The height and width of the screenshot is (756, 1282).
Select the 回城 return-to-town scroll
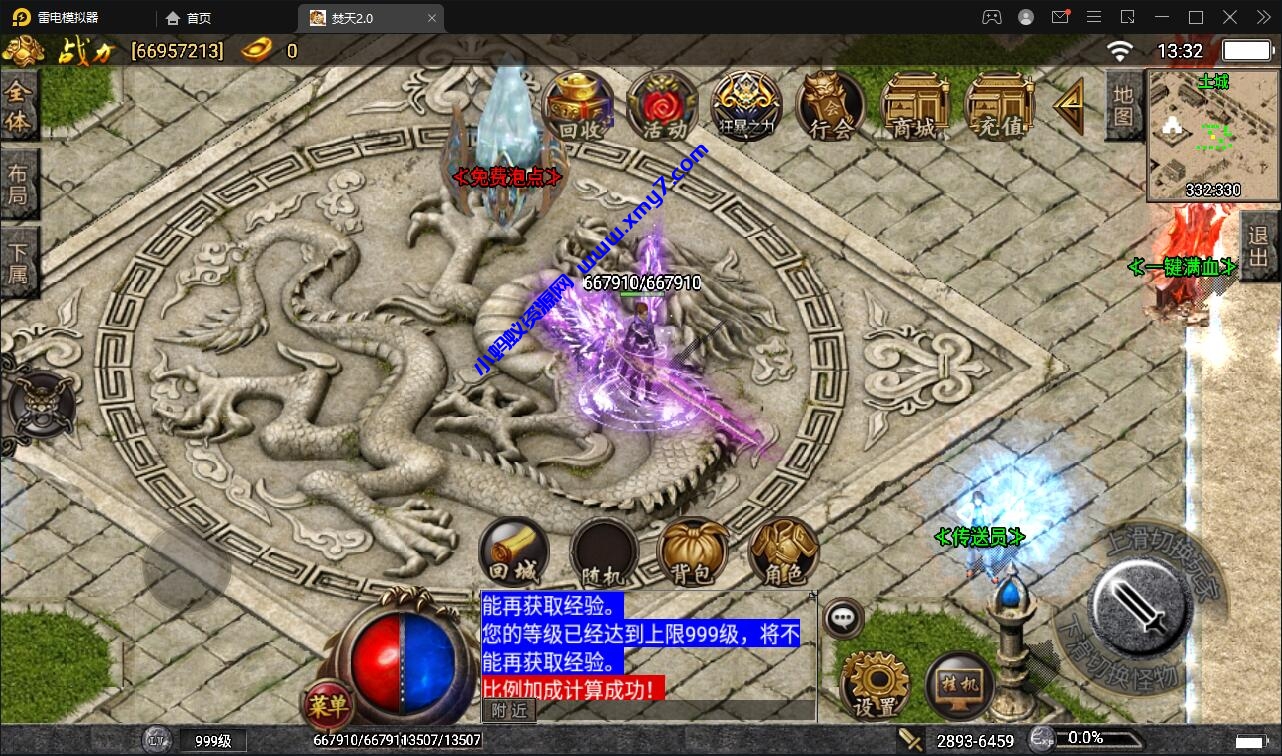[513, 549]
